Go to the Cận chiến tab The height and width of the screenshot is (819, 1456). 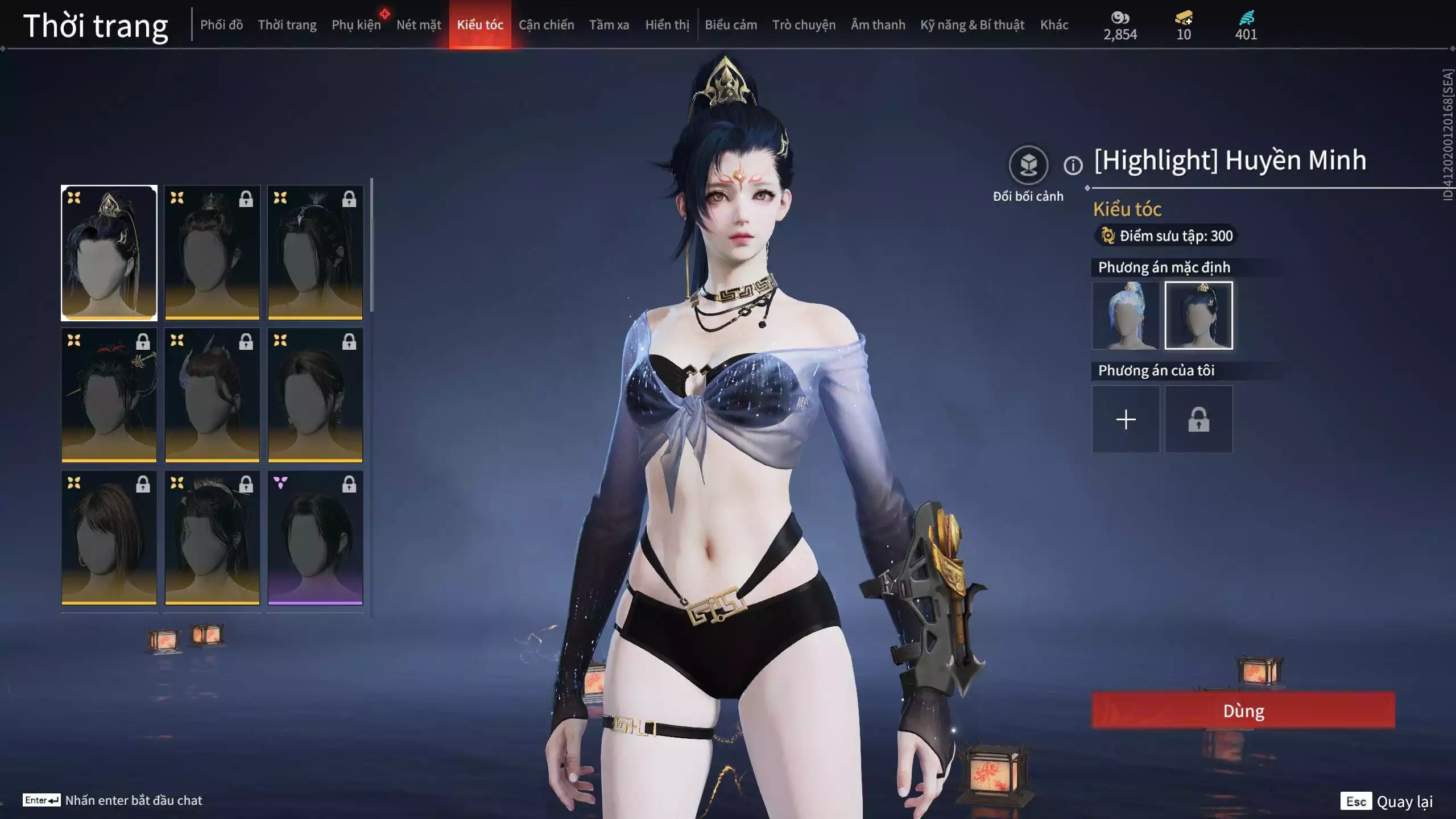coord(546,25)
